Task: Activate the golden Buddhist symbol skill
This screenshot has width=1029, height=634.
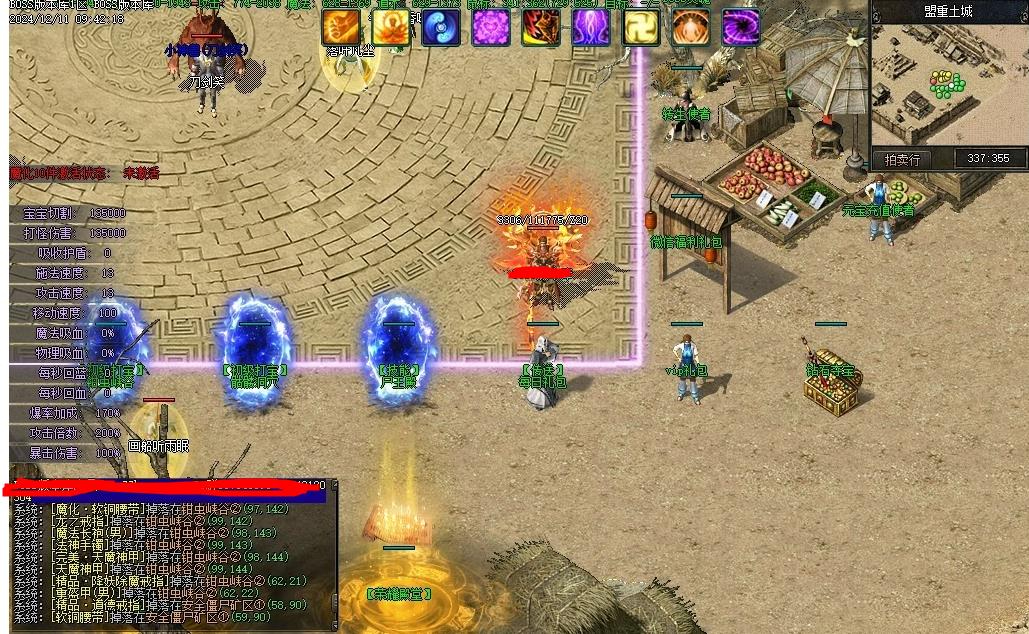Action: [641, 28]
